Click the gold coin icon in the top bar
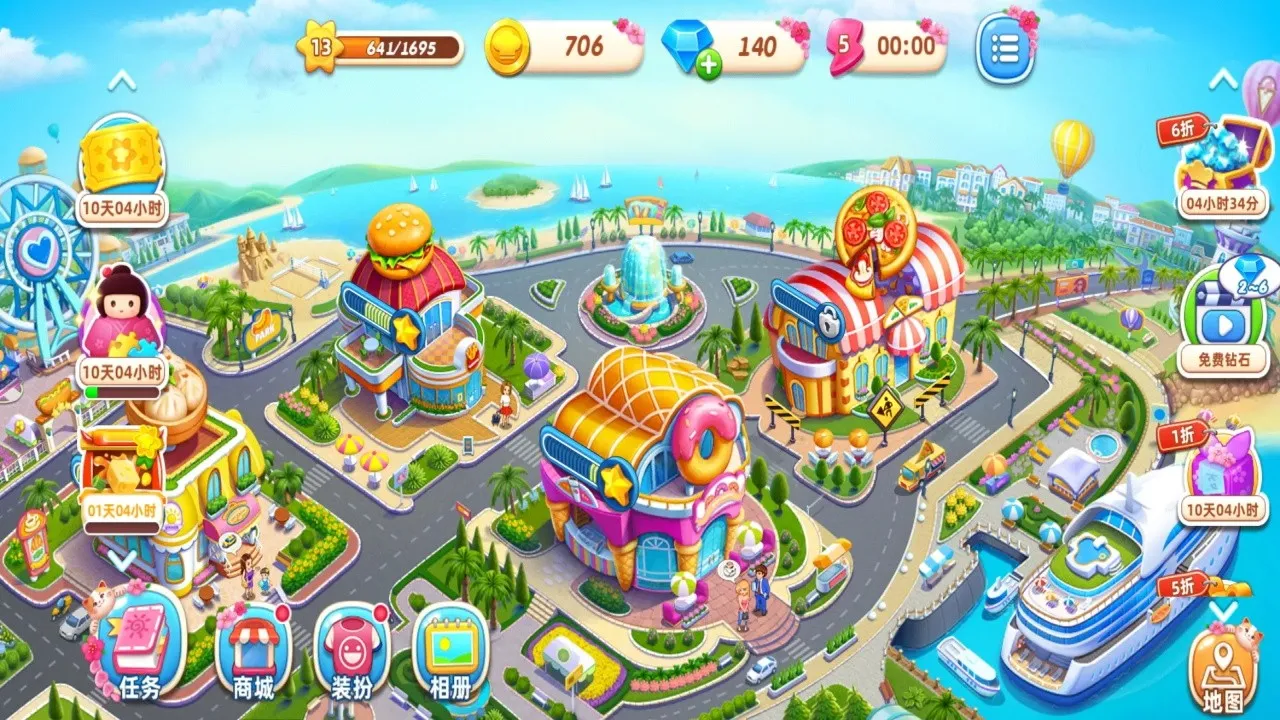1280x720 pixels. [x=510, y=45]
